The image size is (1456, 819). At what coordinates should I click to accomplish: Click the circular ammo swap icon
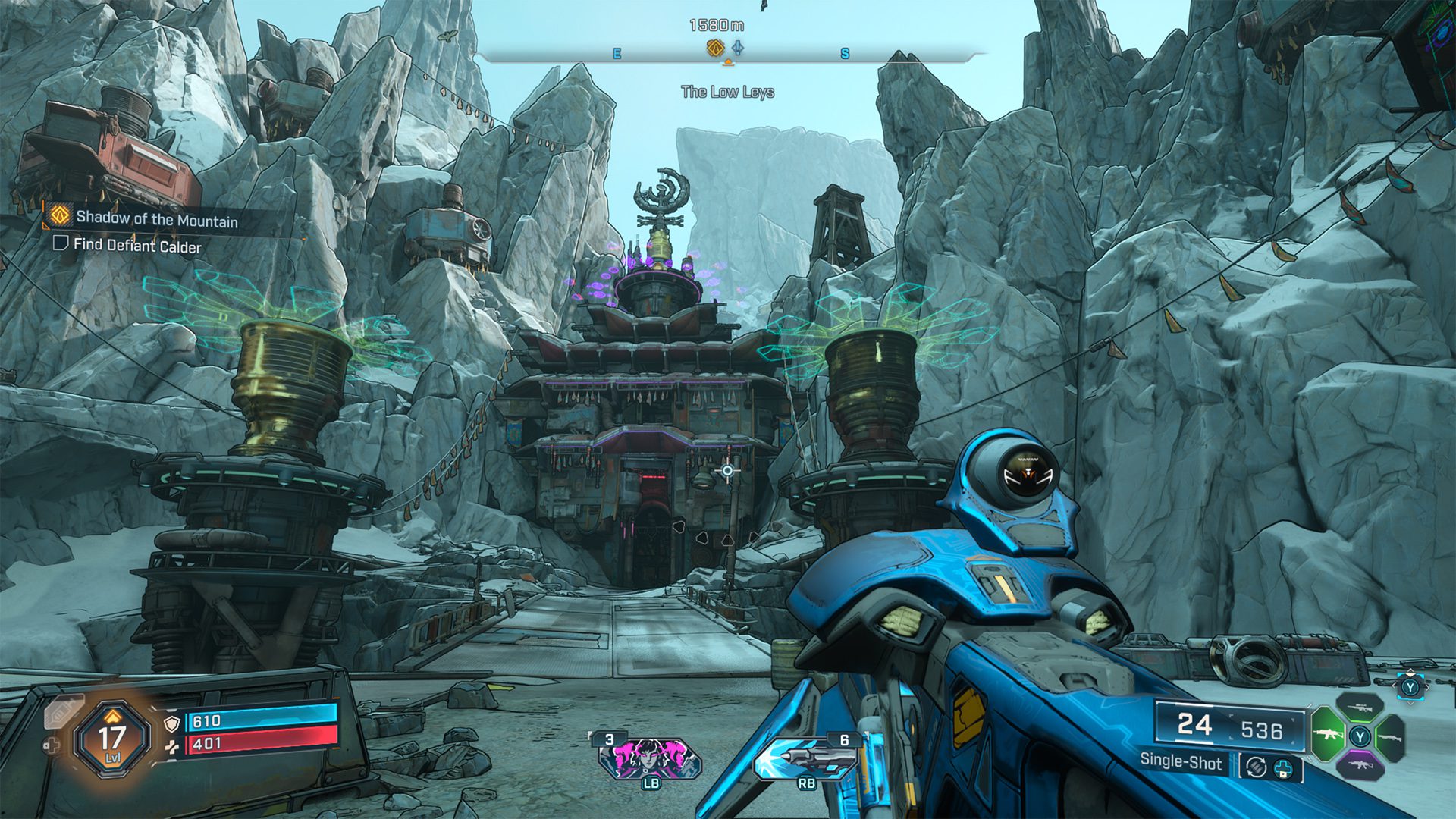tap(1256, 767)
